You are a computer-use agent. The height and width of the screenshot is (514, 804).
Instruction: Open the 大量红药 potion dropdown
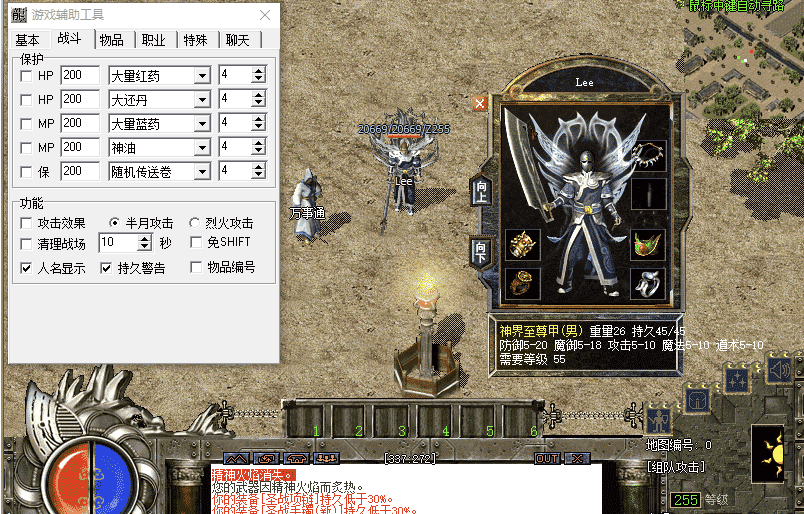(x=201, y=76)
